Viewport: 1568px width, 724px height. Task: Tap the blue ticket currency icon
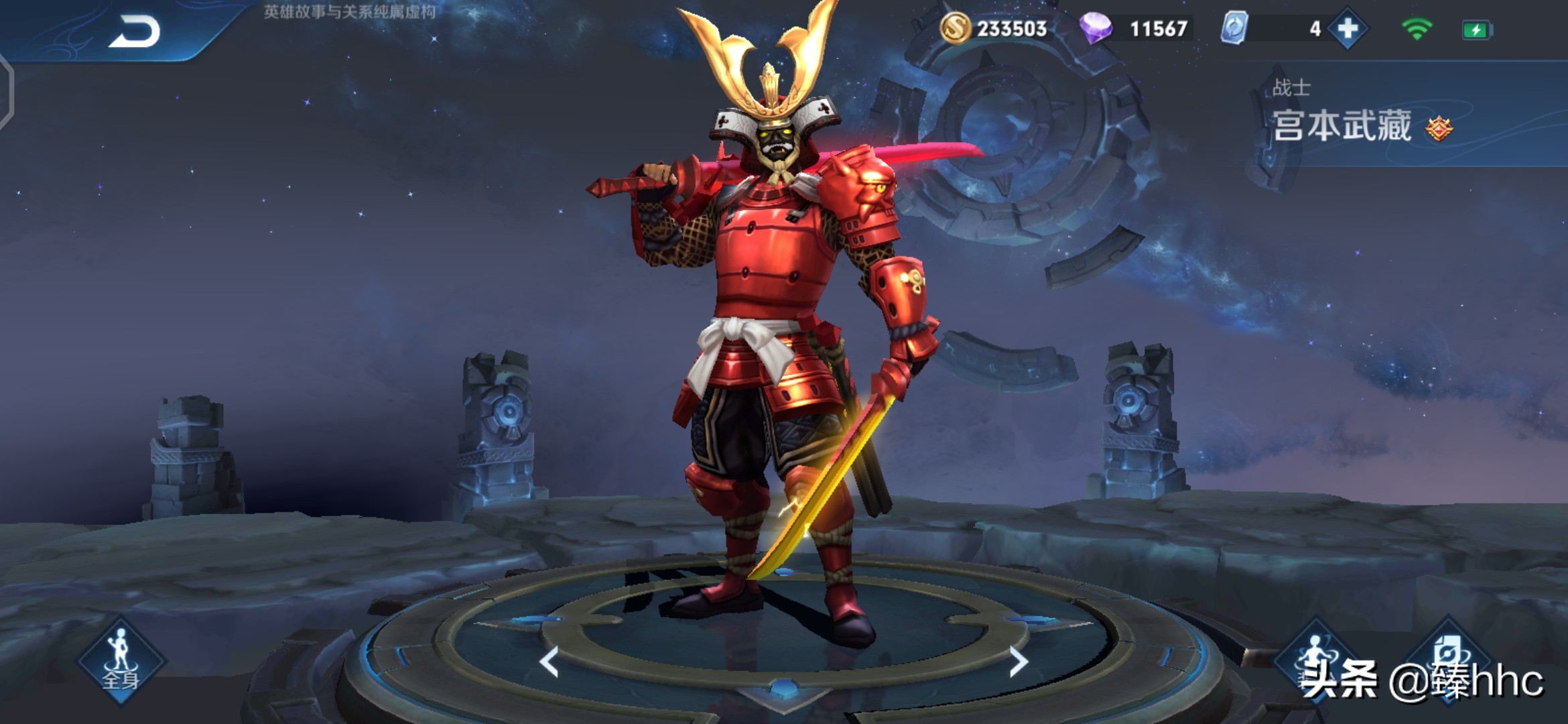[x=1234, y=29]
